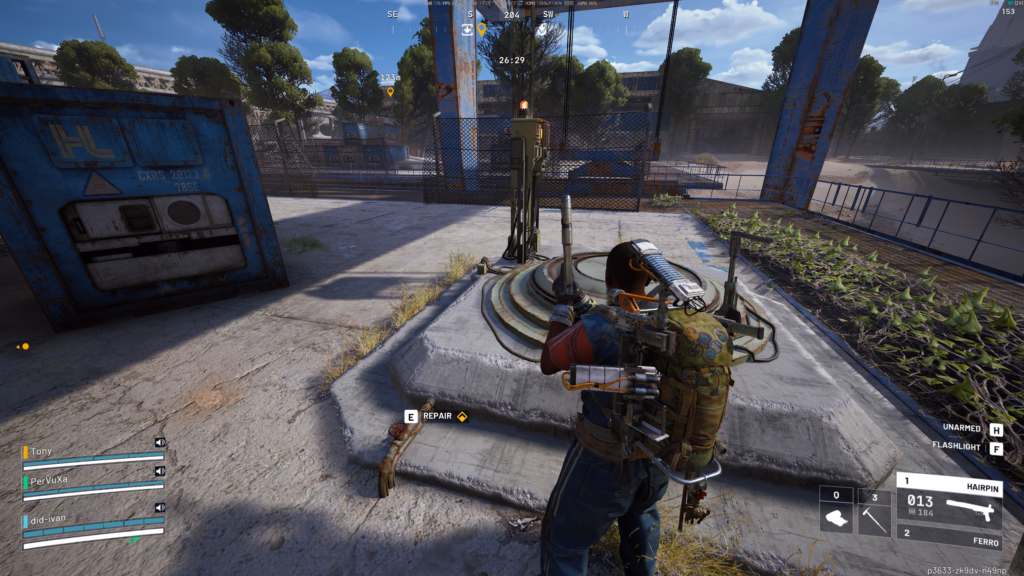Click the 123m orange waypoint marker
1024x576 pixels.
click(390, 91)
